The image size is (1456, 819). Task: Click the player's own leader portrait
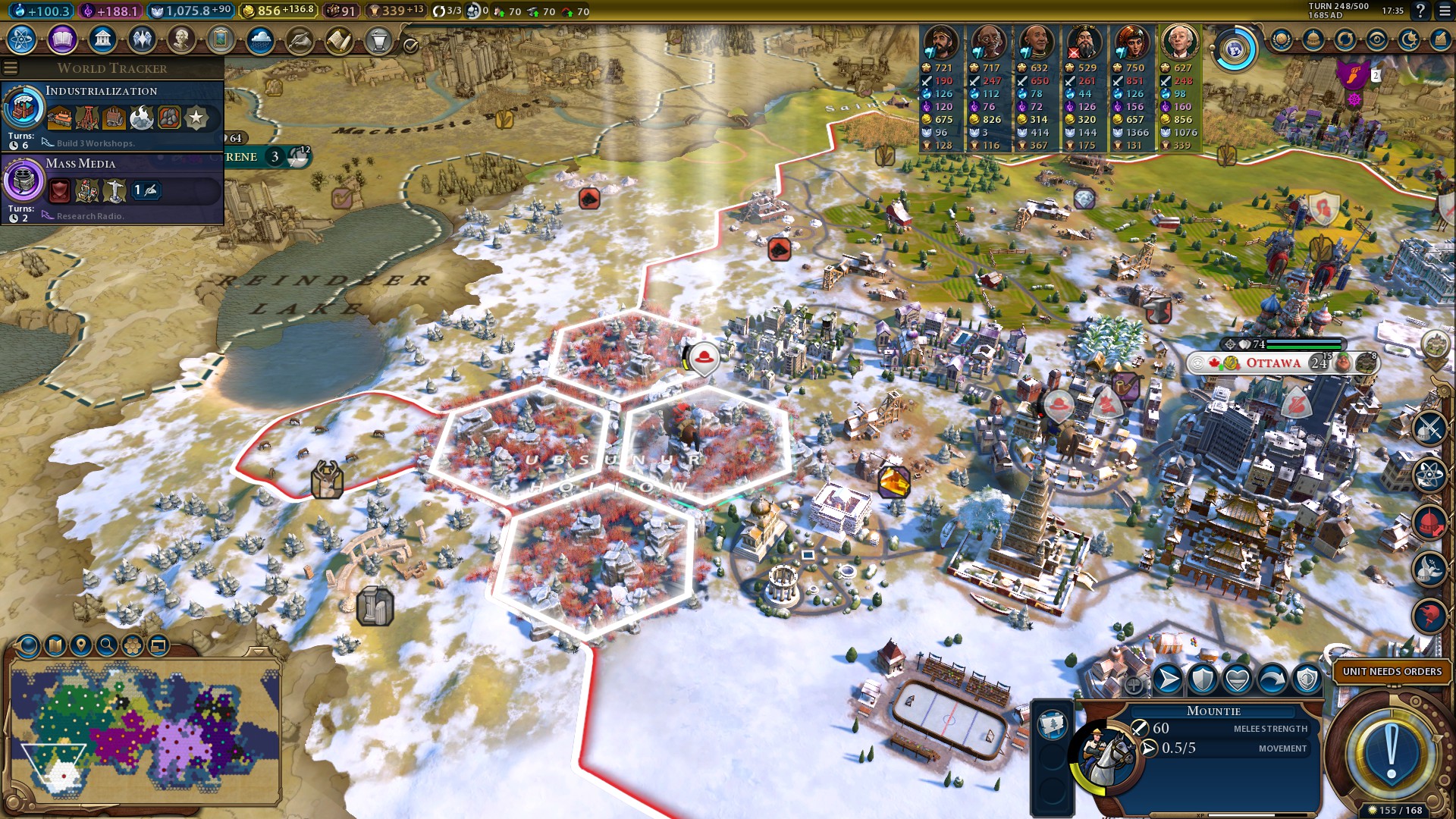tap(1179, 42)
